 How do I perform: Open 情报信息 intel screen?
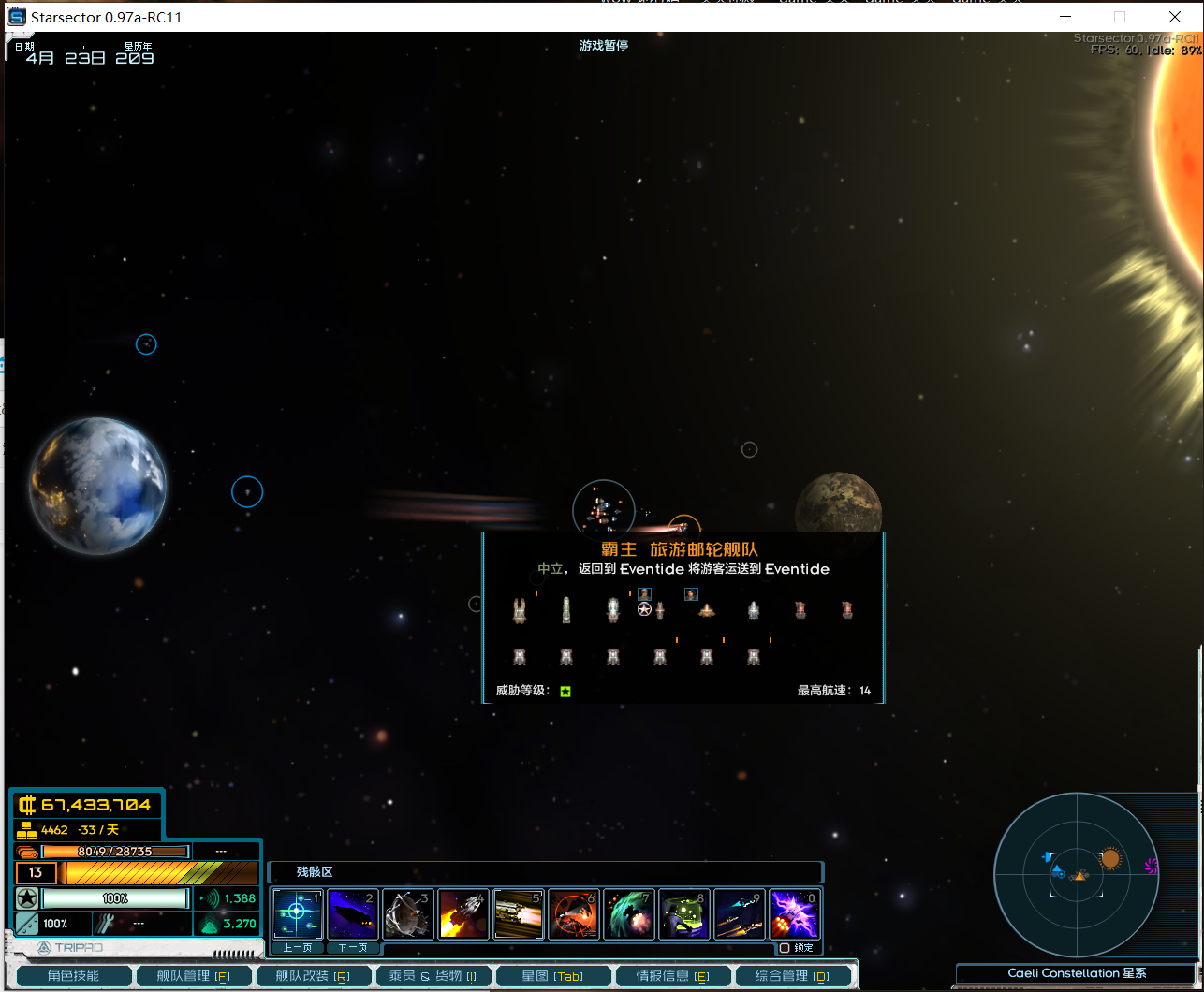click(x=672, y=976)
